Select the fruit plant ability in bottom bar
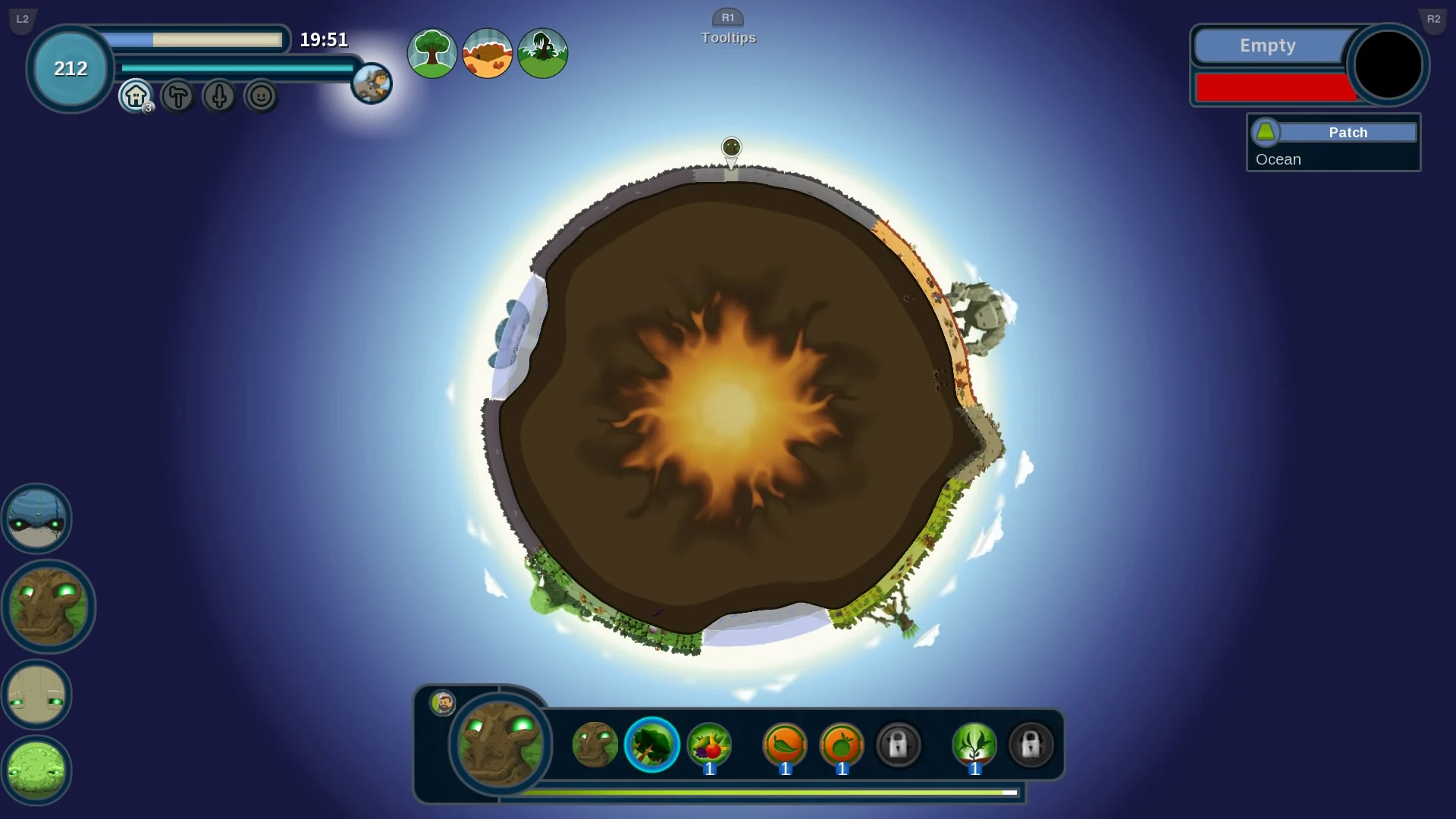The height and width of the screenshot is (819, 1456). (x=711, y=745)
